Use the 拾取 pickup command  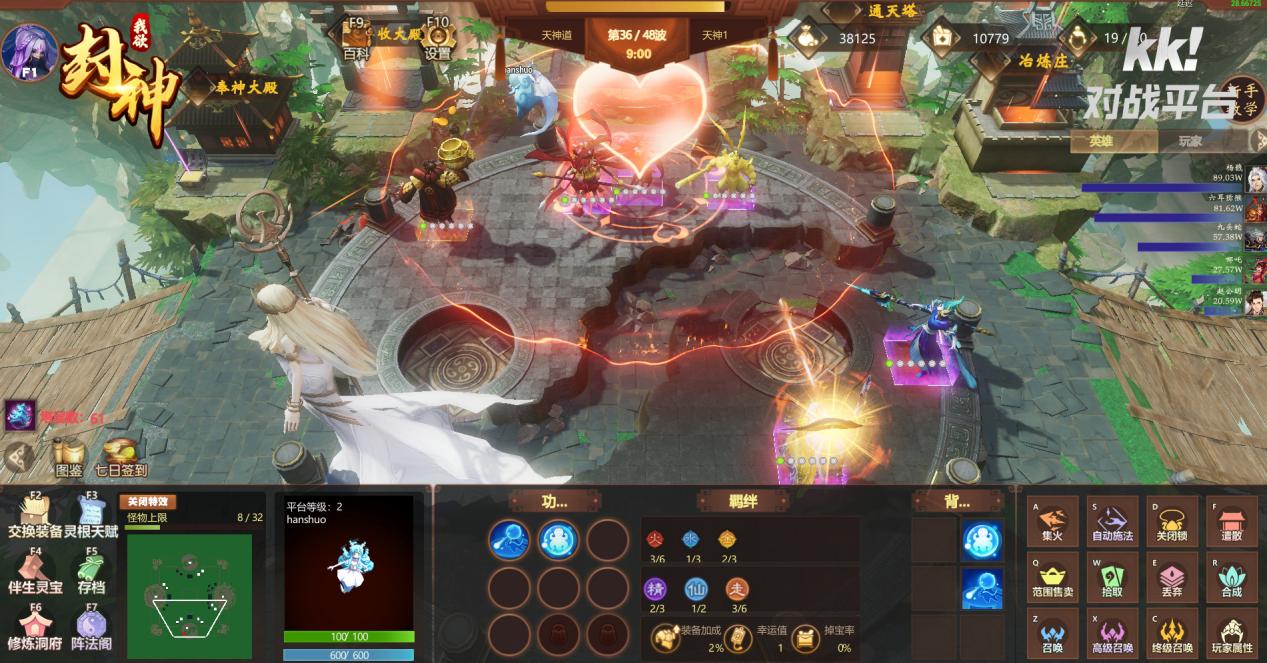pyautogui.click(x=1113, y=577)
